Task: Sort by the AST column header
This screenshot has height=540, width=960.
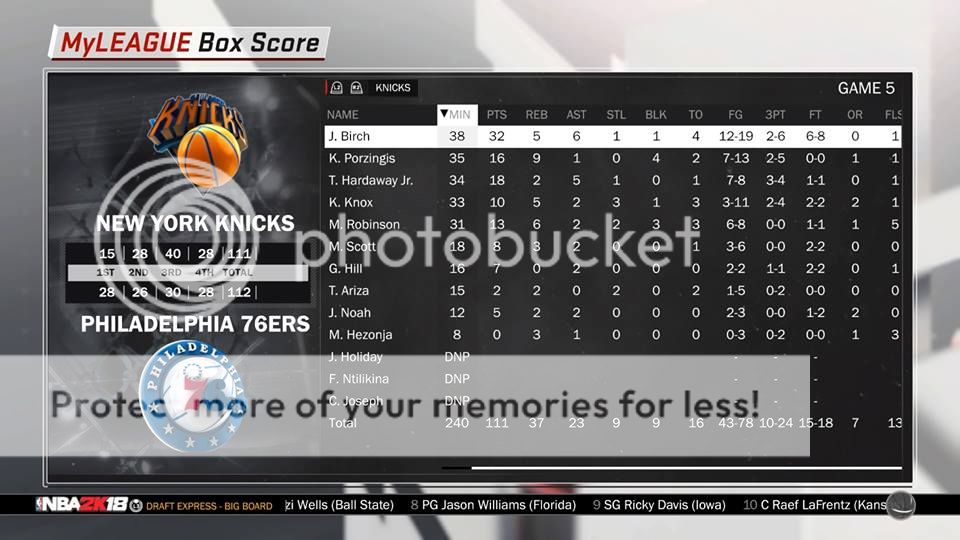Action: pyautogui.click(x=576, y=115)
